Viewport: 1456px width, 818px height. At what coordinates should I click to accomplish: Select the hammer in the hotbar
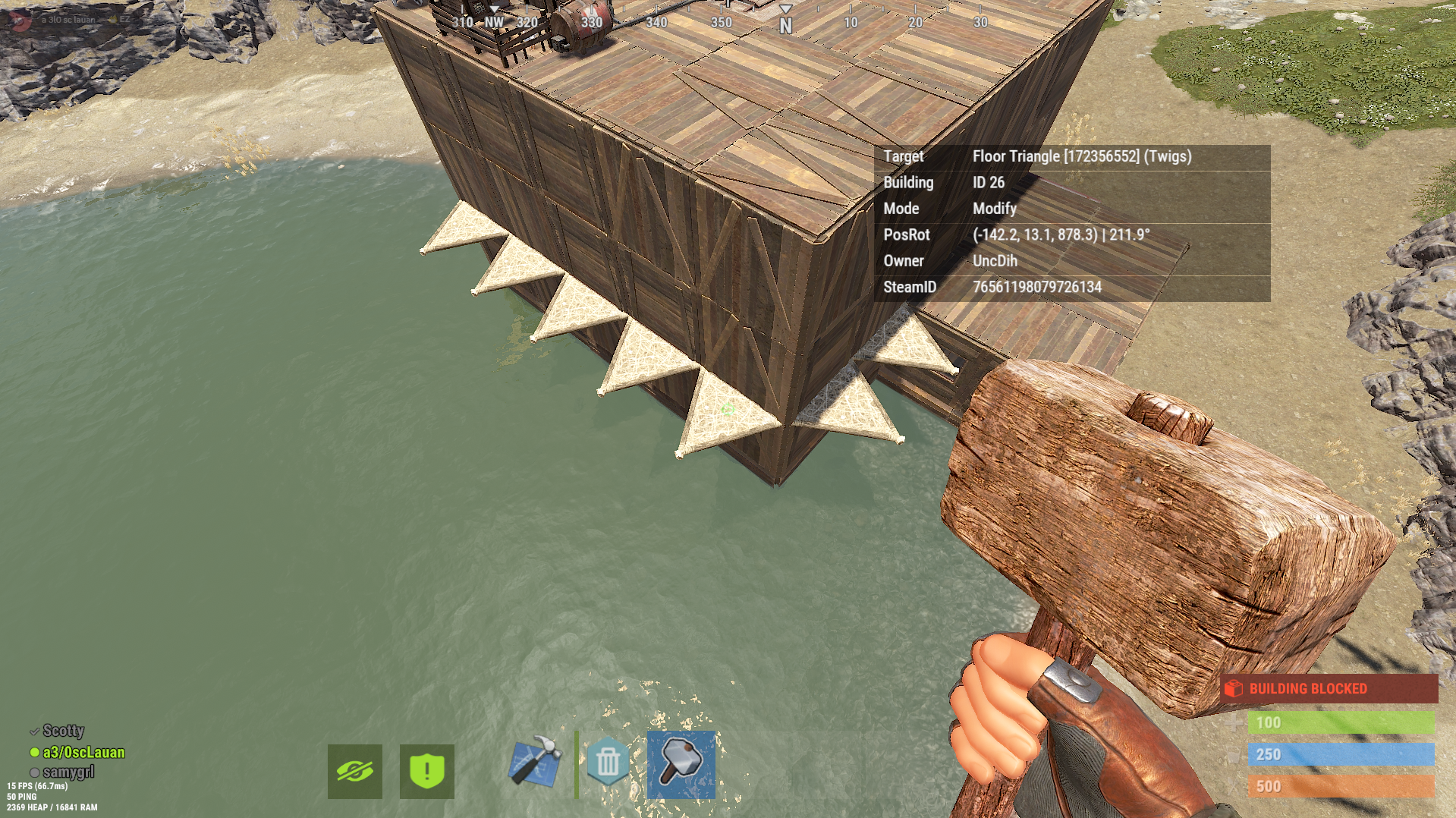point(681,764)
